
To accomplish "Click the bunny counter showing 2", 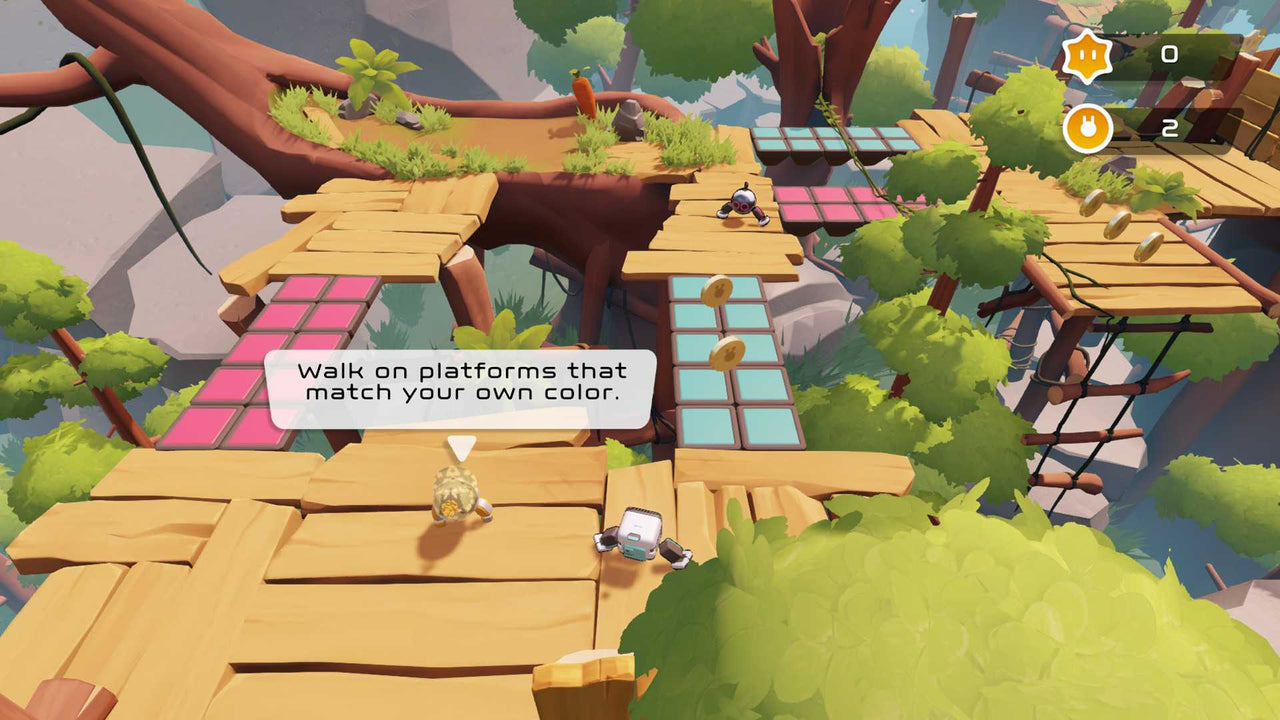I will [1172, 128].
